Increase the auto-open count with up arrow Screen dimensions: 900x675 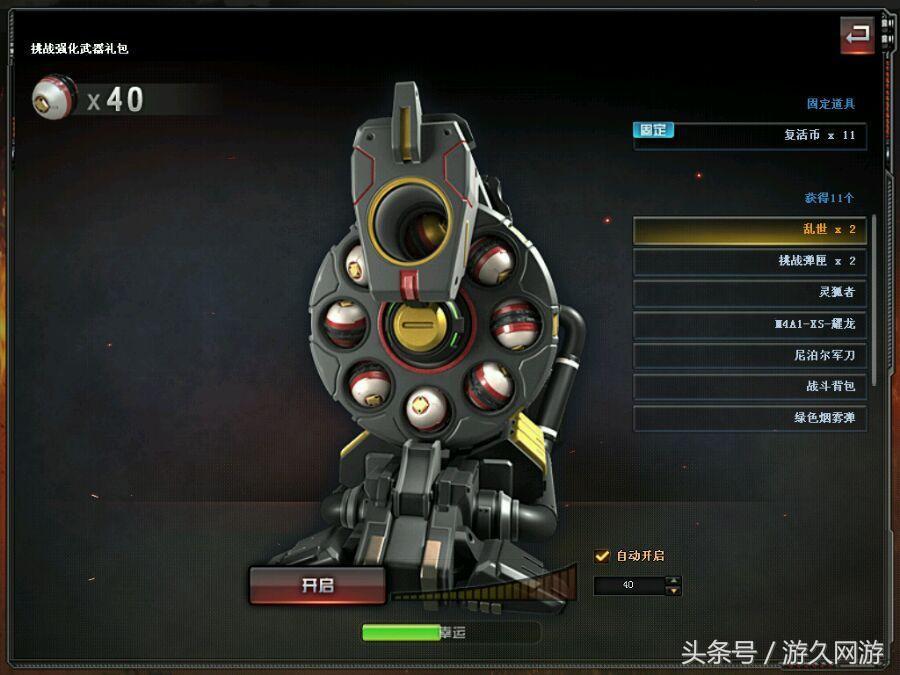(x=674, y=580)
